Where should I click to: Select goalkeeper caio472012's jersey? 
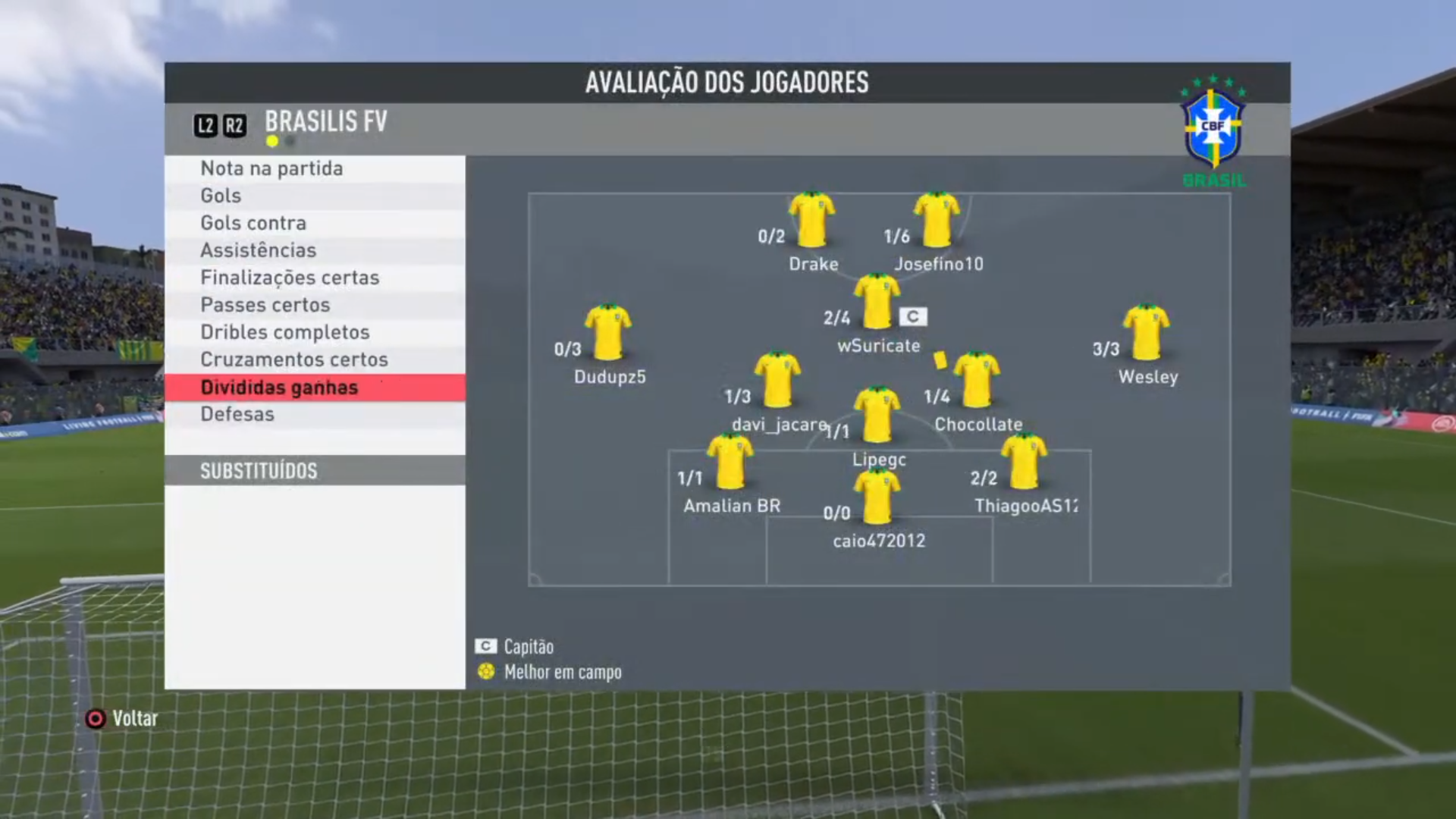pyautogui.click(x=877, y=497)
